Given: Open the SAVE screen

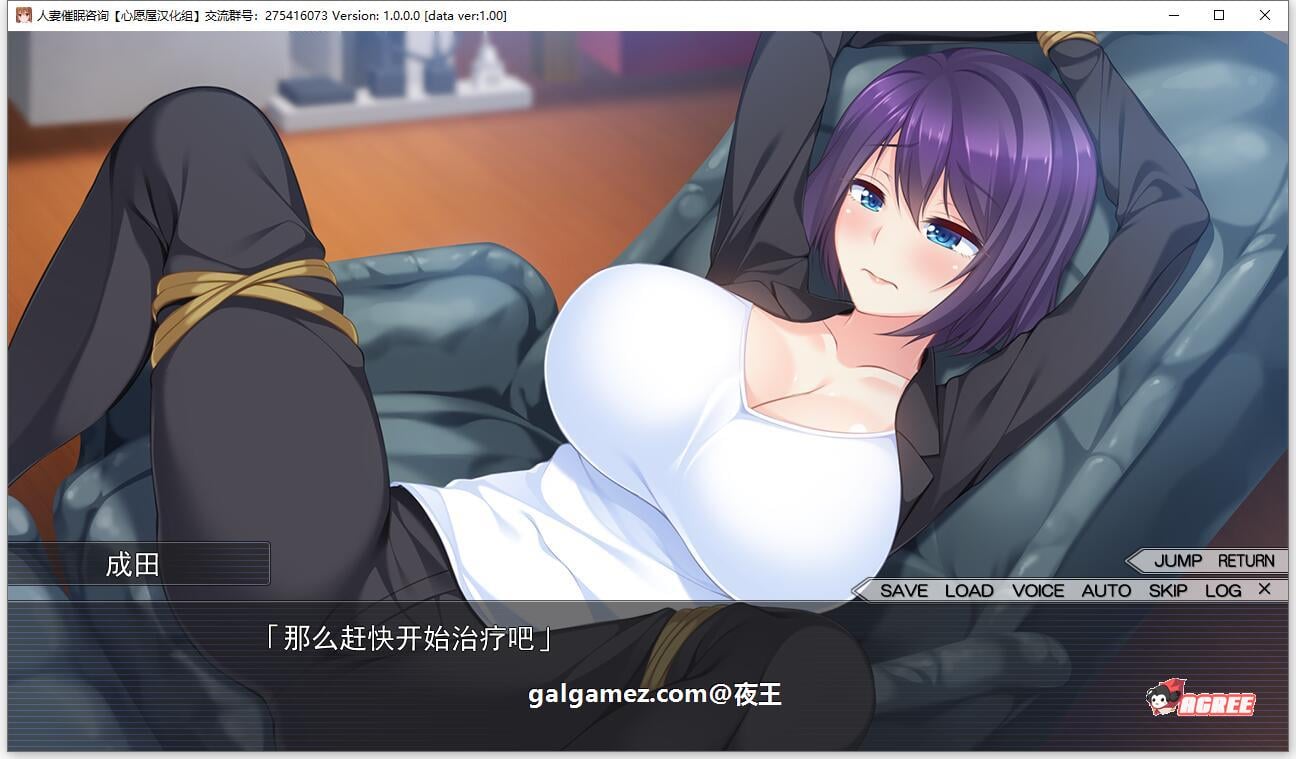Looking at the screenshot, I should (903, 590).
